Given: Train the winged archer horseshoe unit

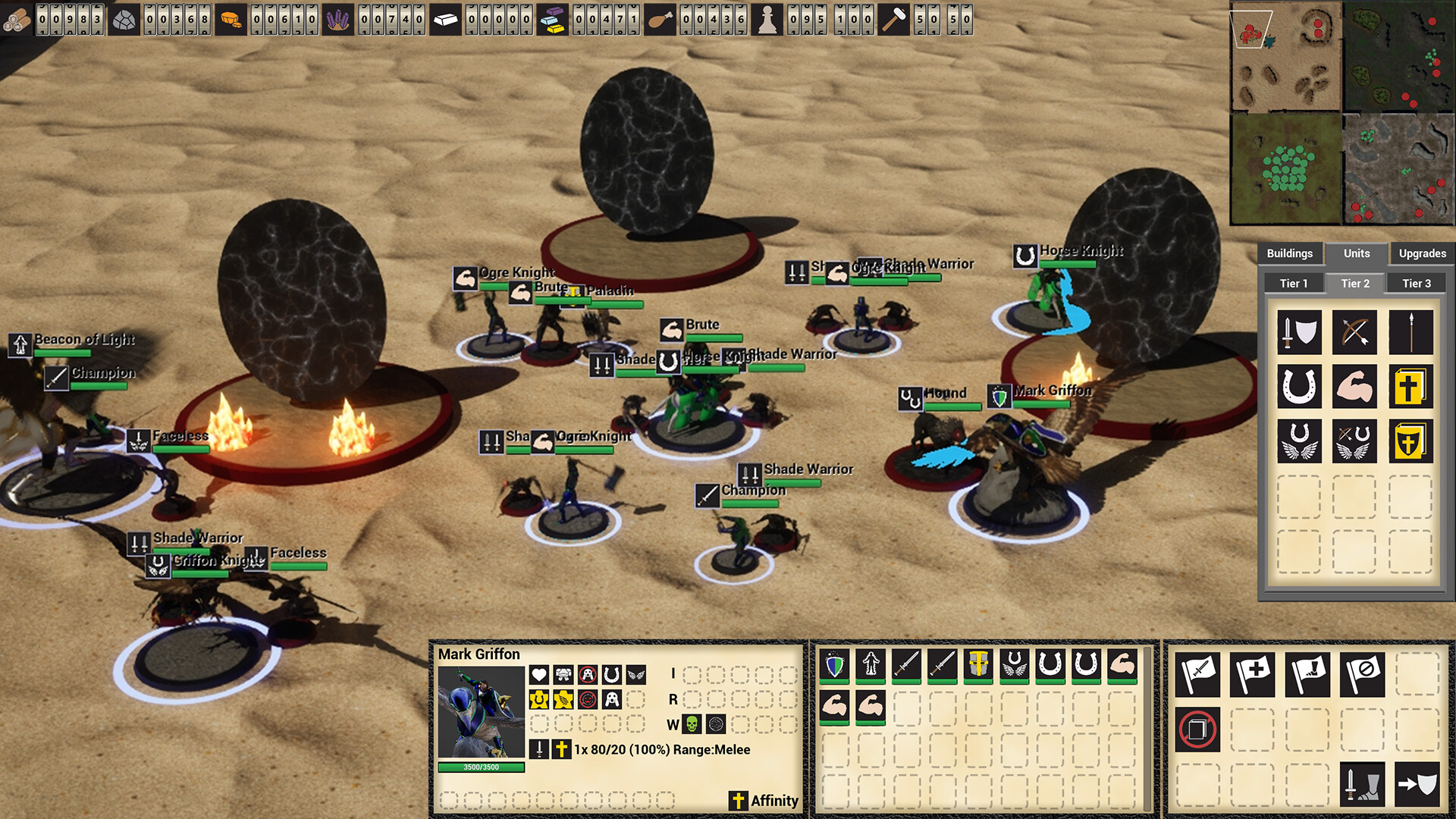Looking at the screenshot, I should [x=1354, y=441].
